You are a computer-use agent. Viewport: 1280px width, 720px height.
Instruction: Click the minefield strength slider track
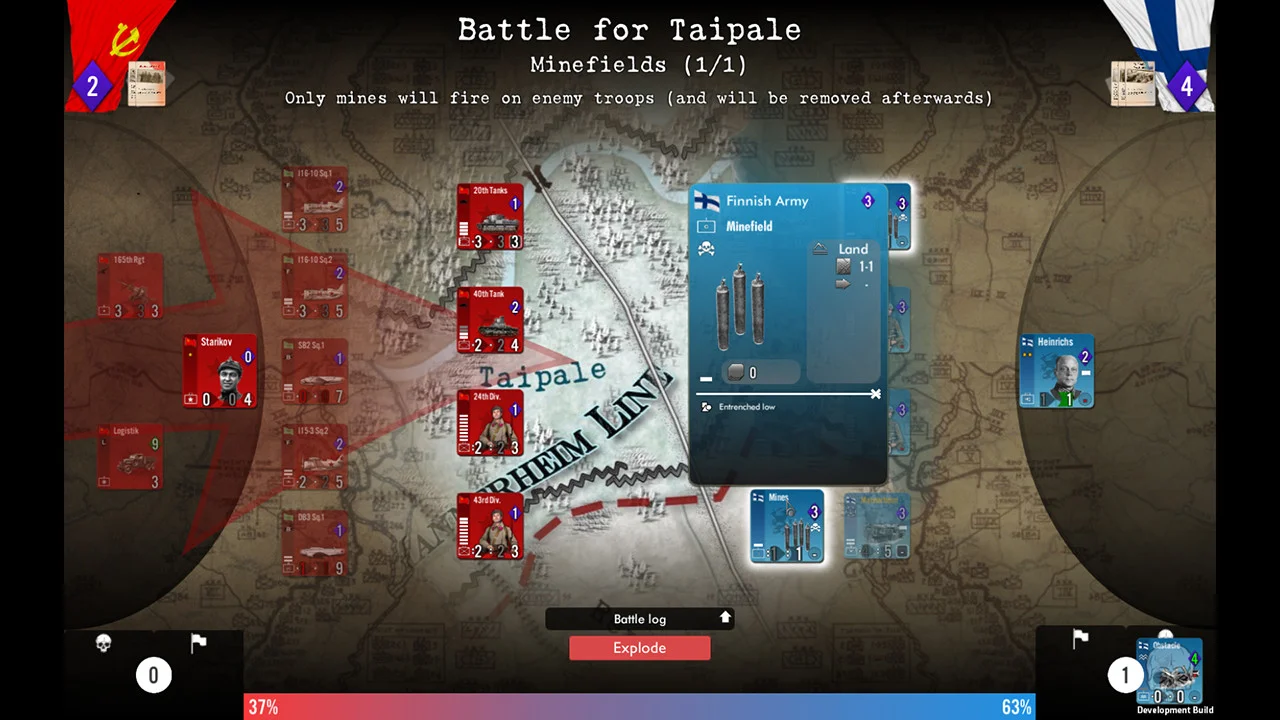coord(780,394)
